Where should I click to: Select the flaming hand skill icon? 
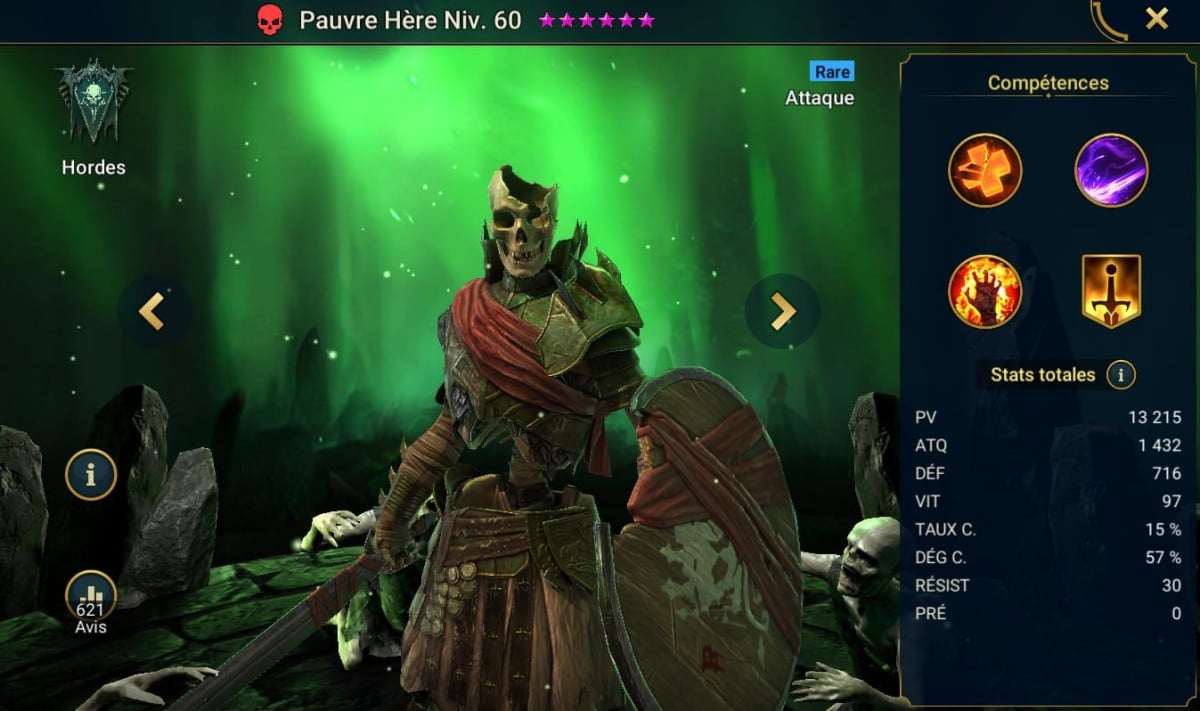point(985,291)
